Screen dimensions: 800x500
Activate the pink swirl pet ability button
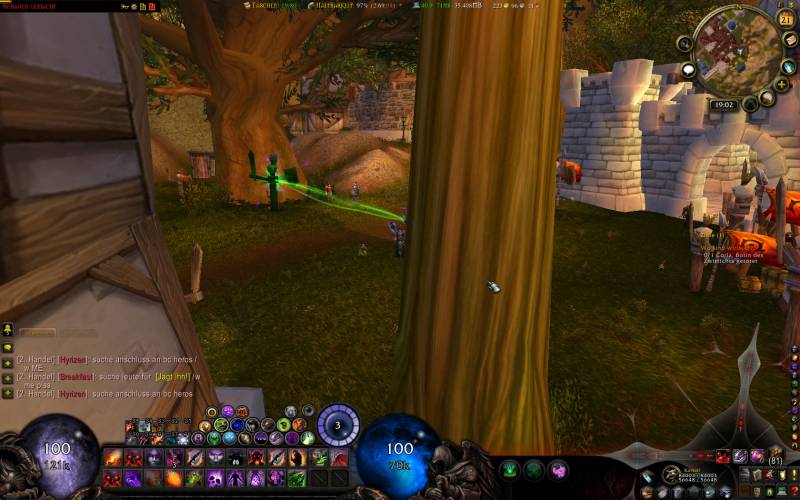[x=558, y=469]
